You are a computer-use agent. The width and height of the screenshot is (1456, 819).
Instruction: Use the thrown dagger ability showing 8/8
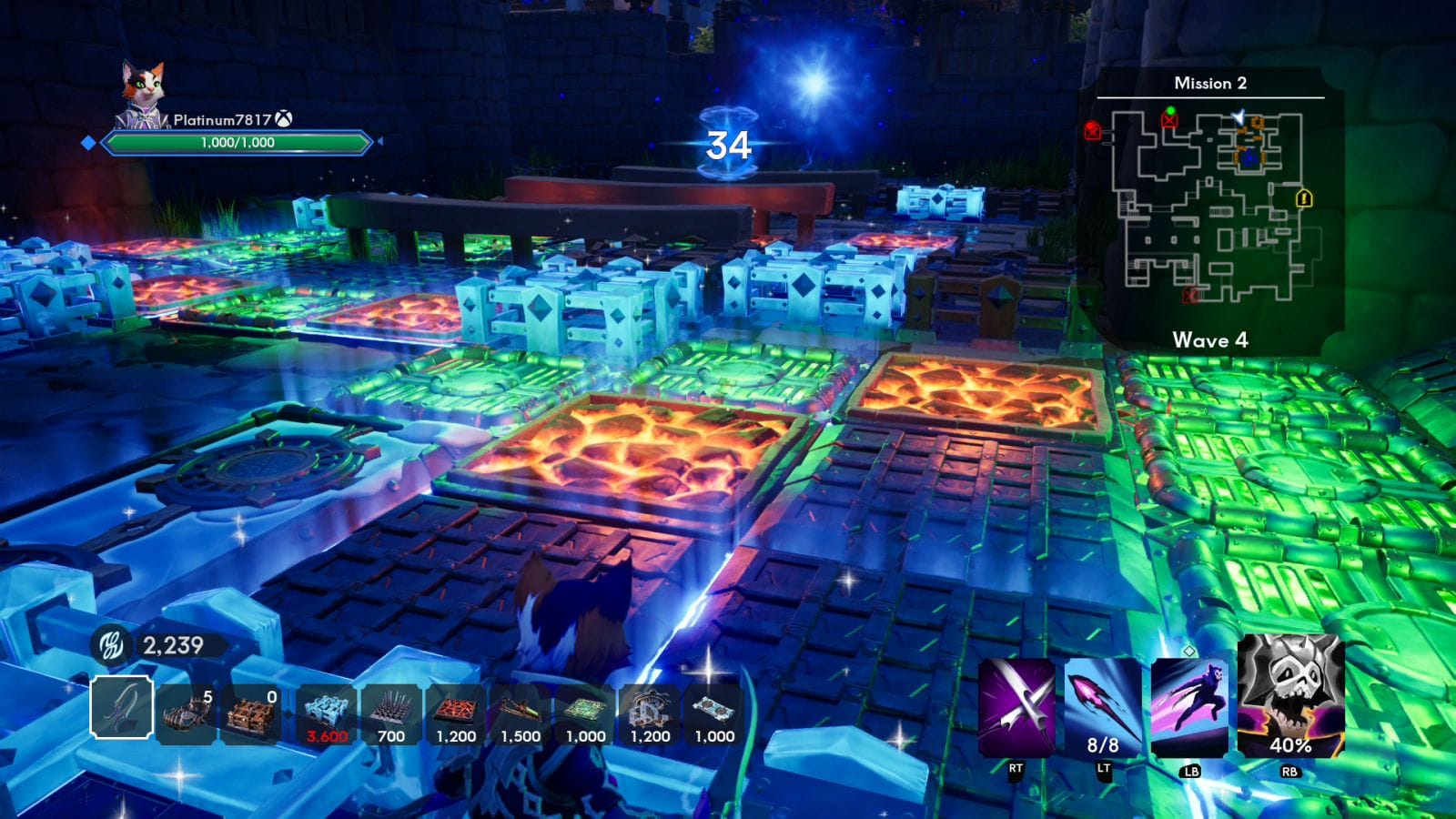click(x=1103, y=708)
